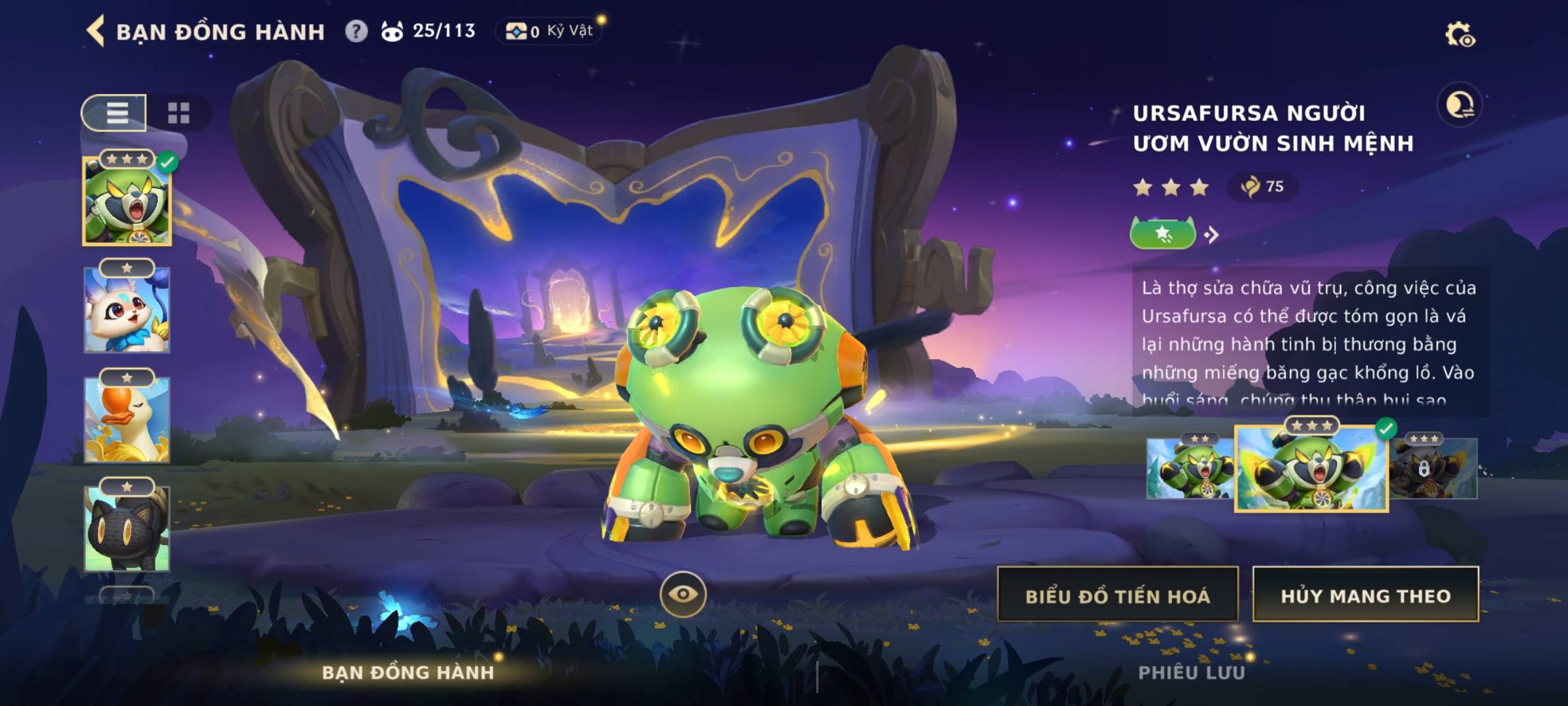Select the green Ursafursa companion thumbnail
The image size is (1568, 706).
point(127,203)
